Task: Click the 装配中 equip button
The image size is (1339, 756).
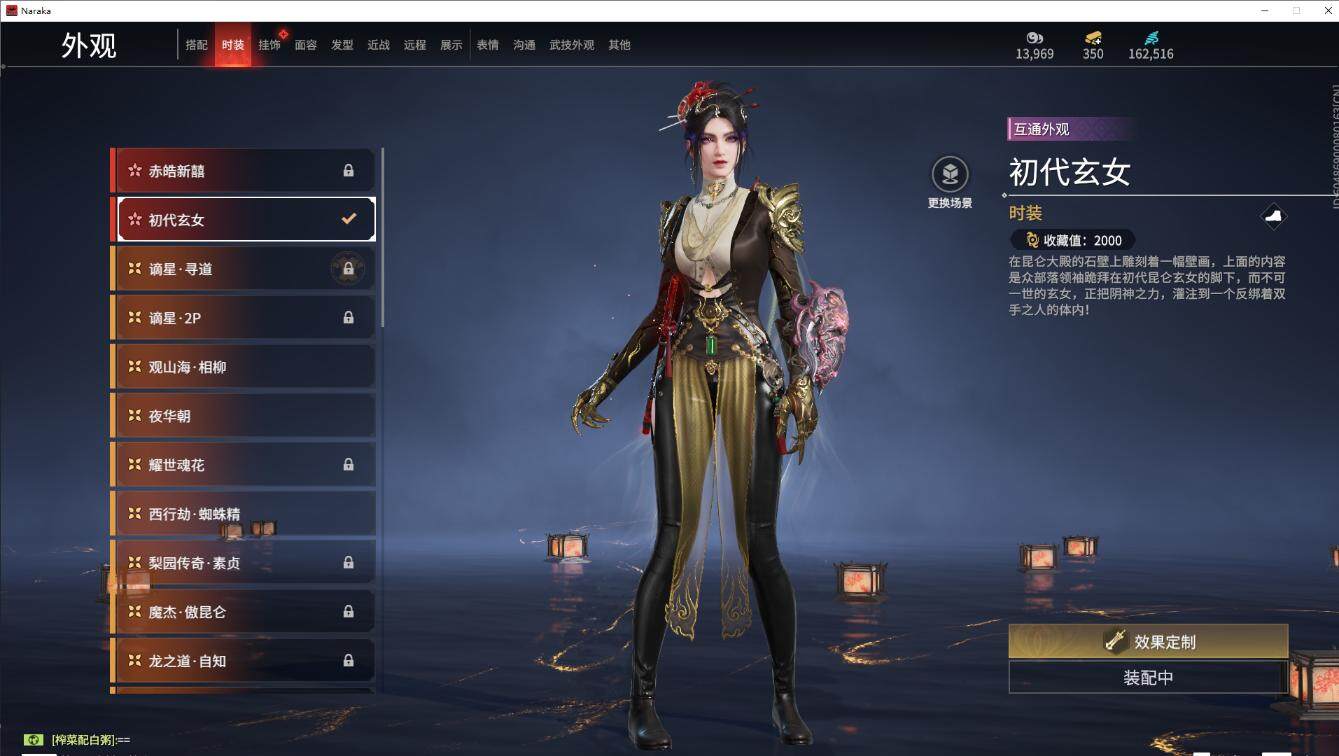Action: [x=1148, y=678]
